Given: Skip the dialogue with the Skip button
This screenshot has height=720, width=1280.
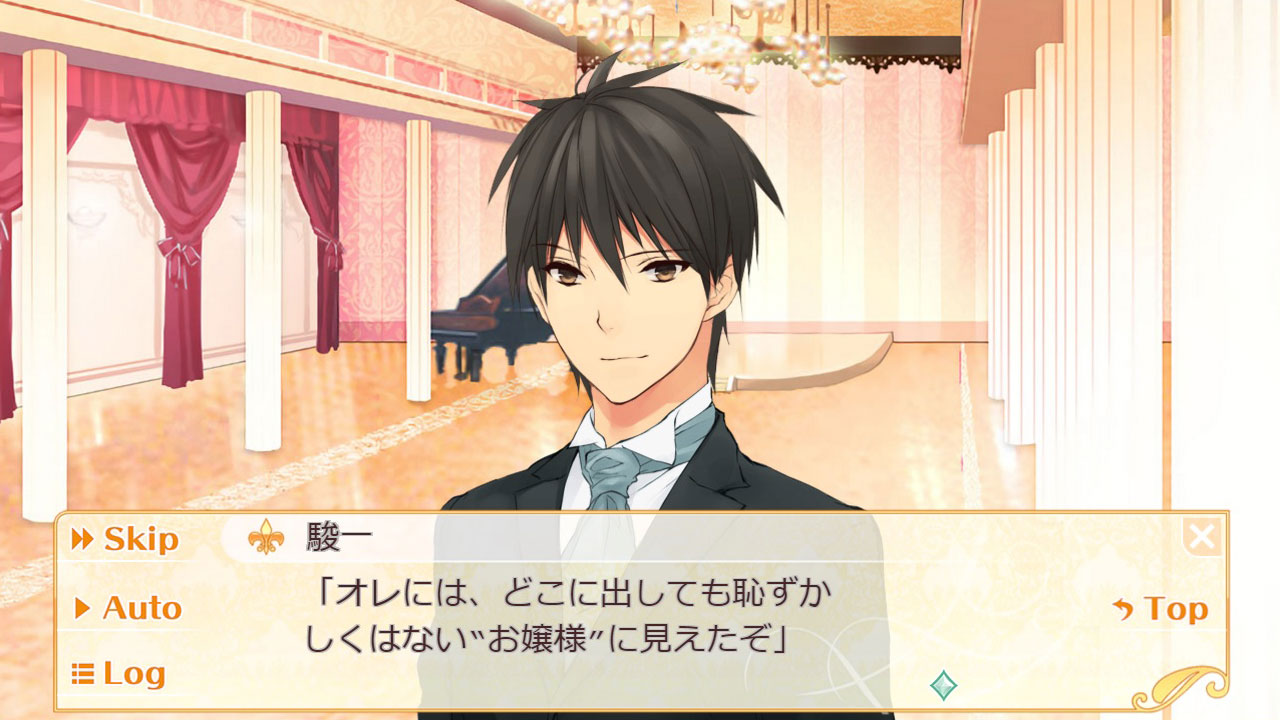Looking at the screenshot, I should [126, 540].
